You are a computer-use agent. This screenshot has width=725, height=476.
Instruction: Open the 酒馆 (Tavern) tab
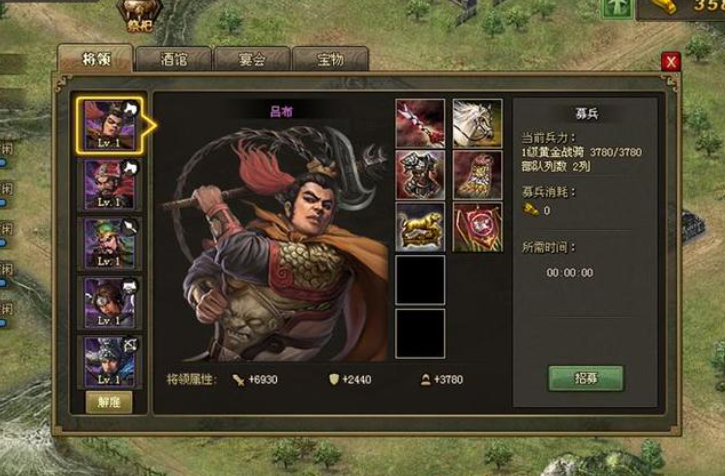point(173,60)
